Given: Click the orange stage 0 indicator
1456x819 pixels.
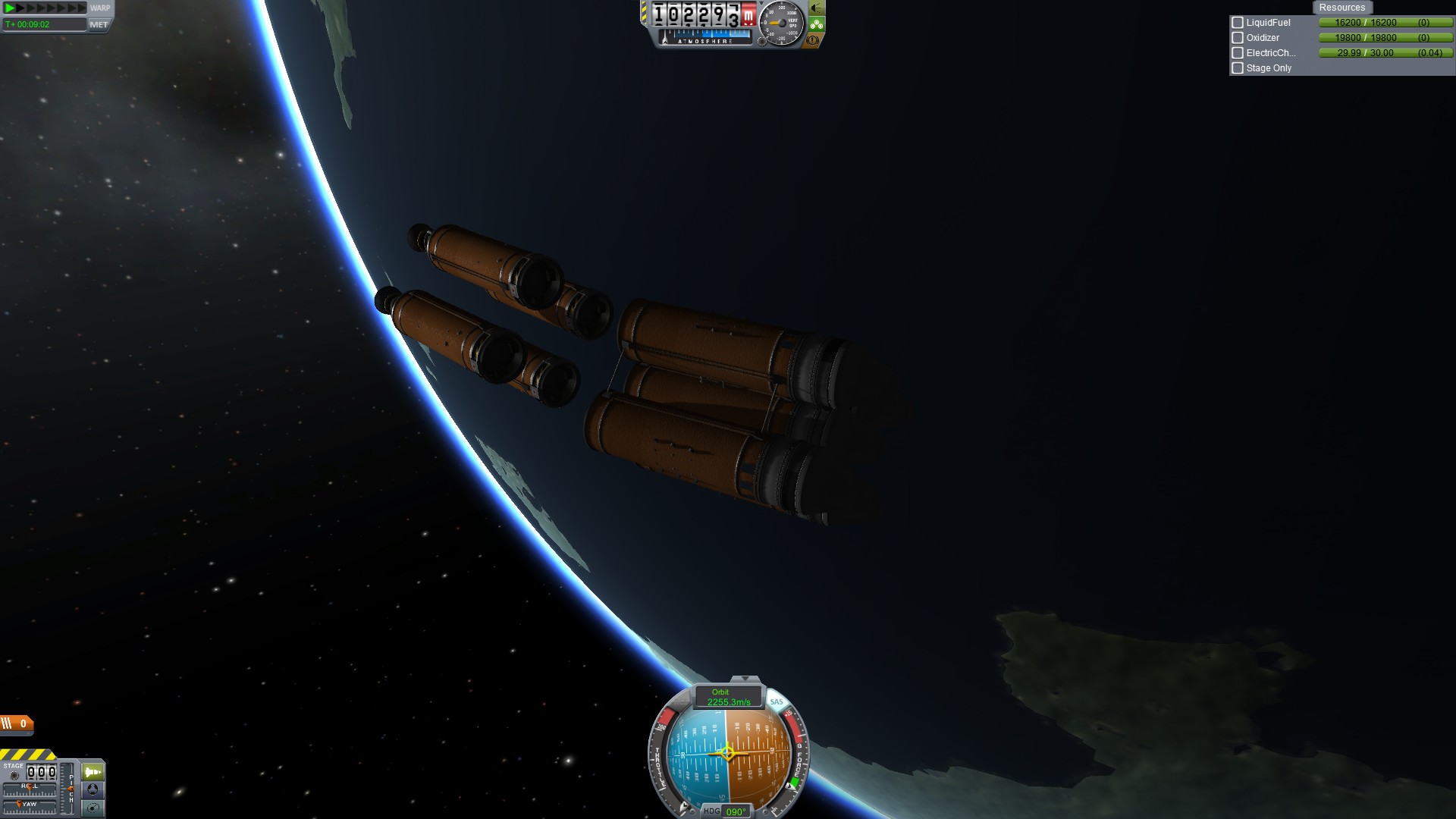Looking at the screenshot, I should point(17,724).
